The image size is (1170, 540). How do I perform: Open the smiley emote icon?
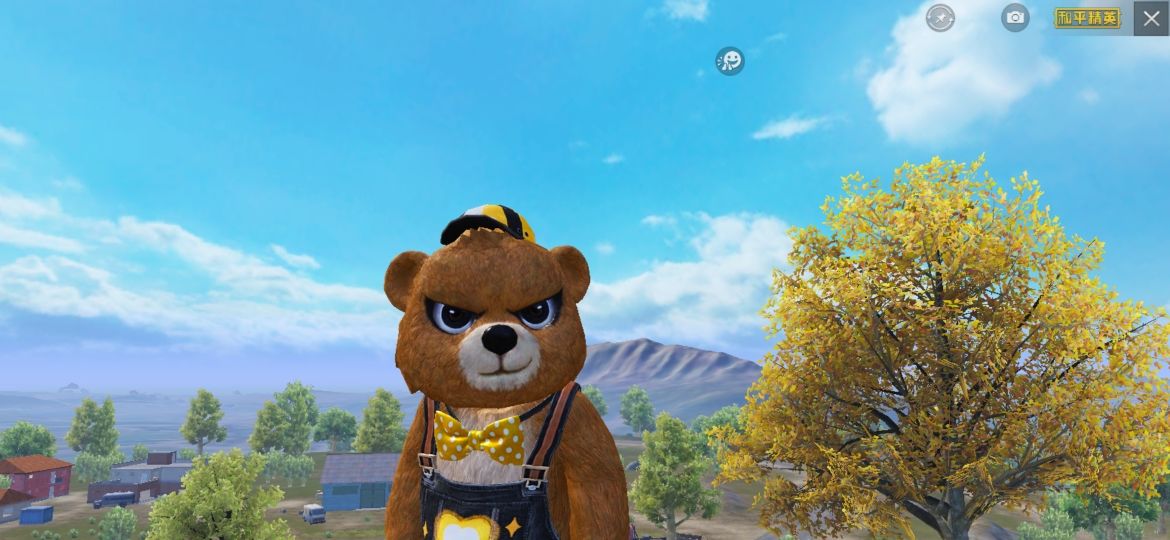pos(730,61)
